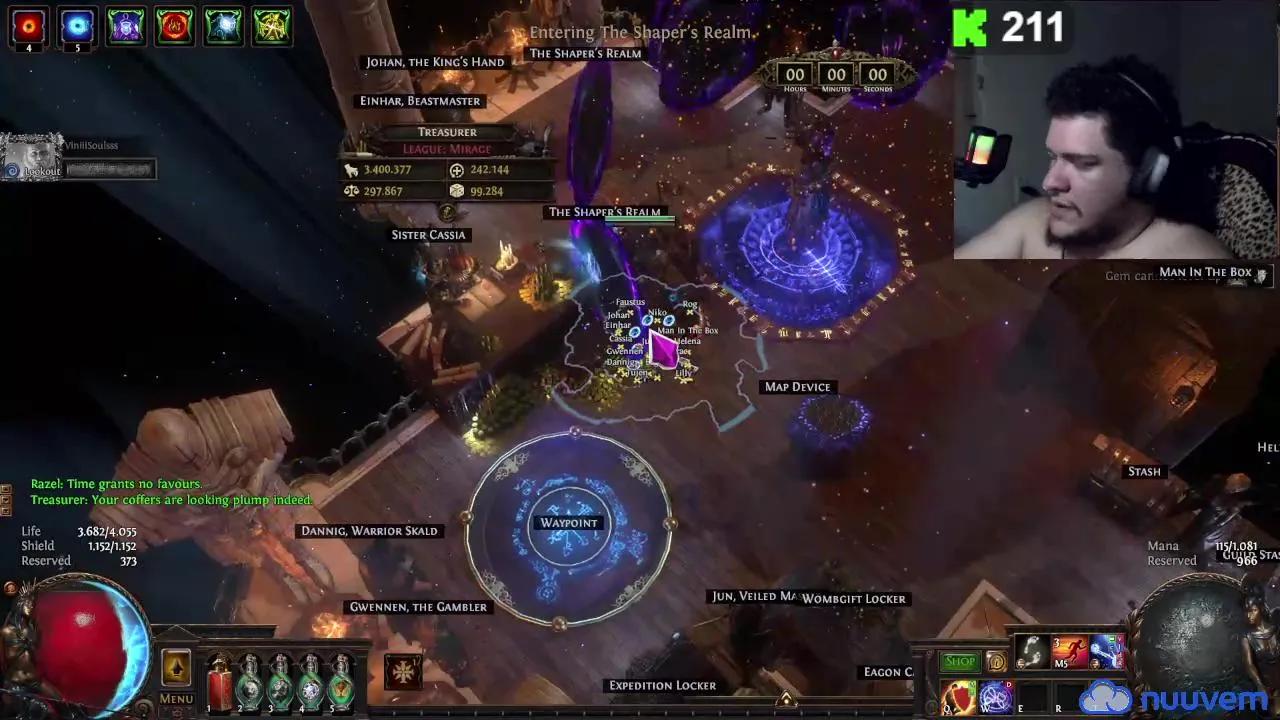Activate the red shield skill on Q
This screenshot has height=720, width=1280.
coord(958,696)
